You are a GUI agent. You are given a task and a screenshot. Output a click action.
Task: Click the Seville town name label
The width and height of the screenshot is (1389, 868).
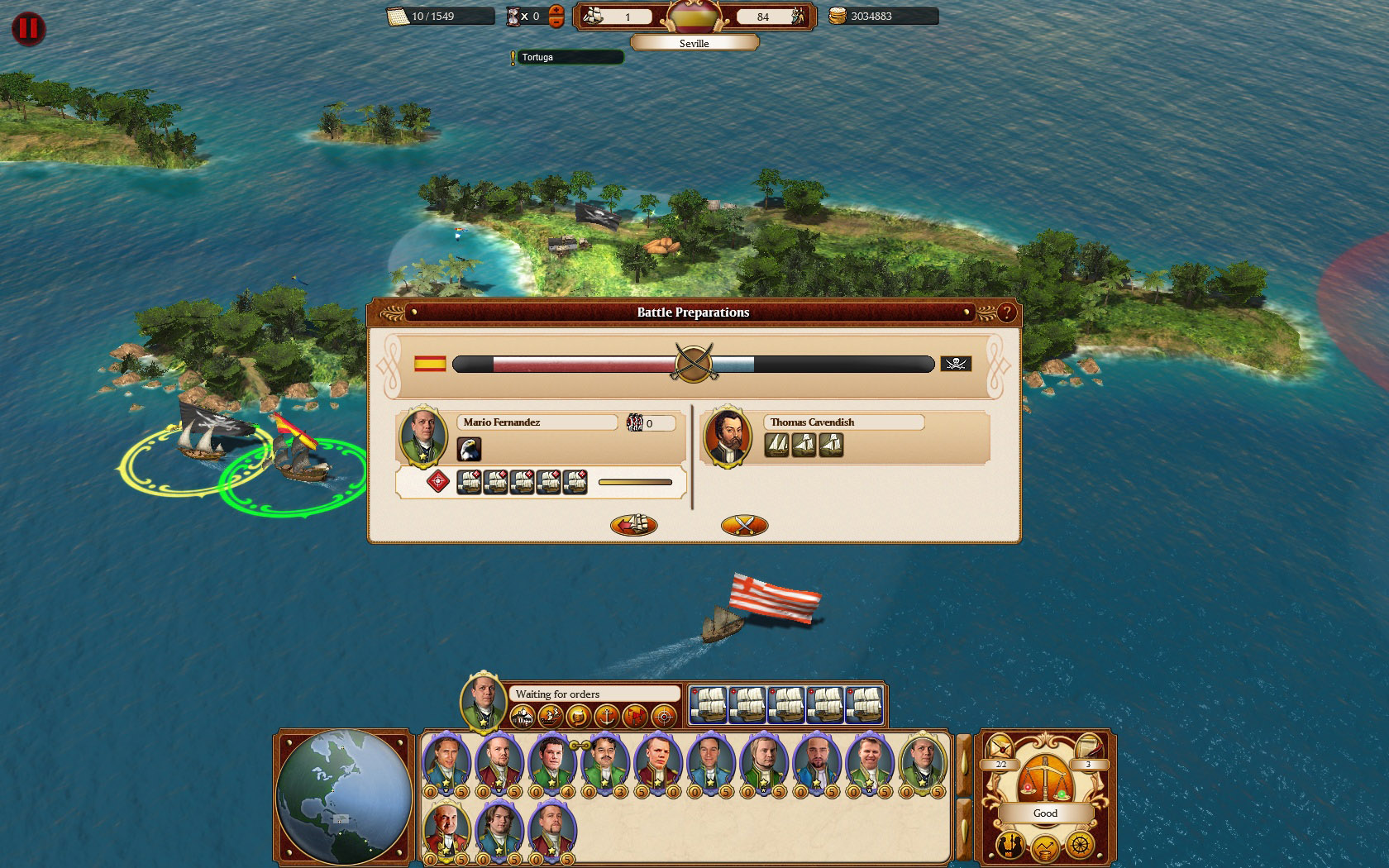tap(694, 43)
